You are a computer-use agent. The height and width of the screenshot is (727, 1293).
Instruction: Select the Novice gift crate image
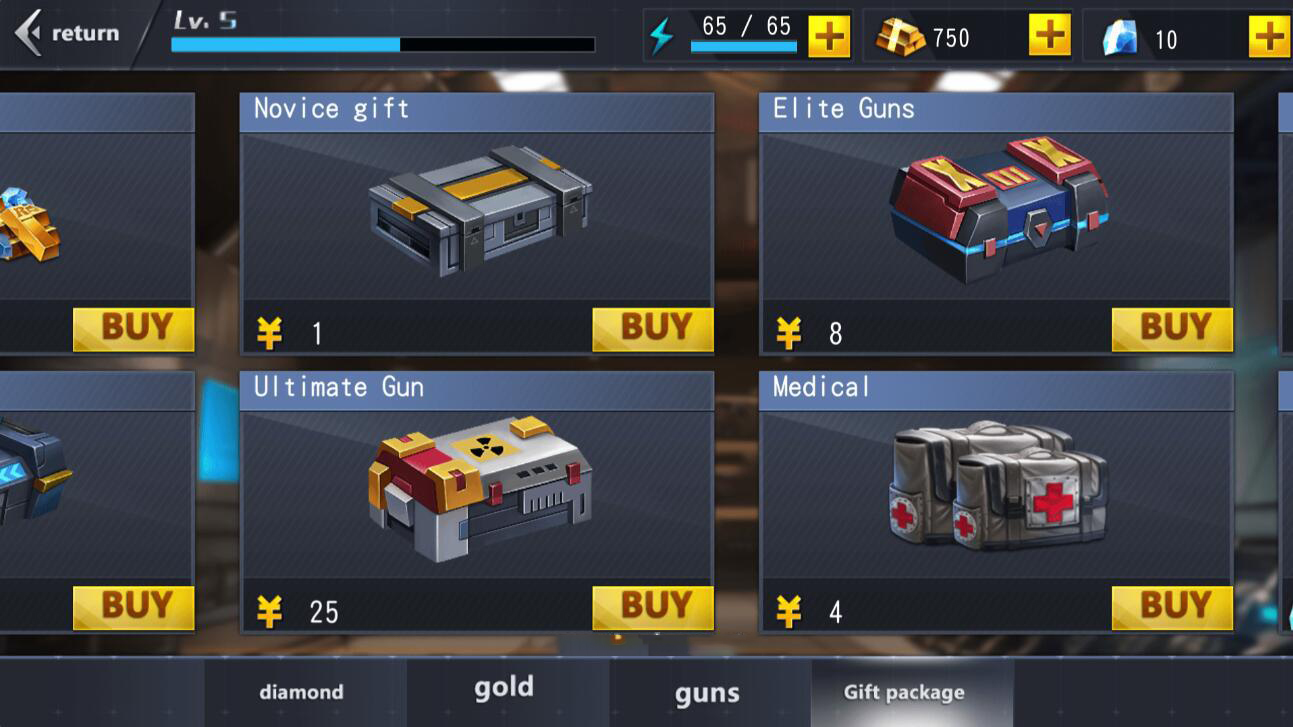479,212
